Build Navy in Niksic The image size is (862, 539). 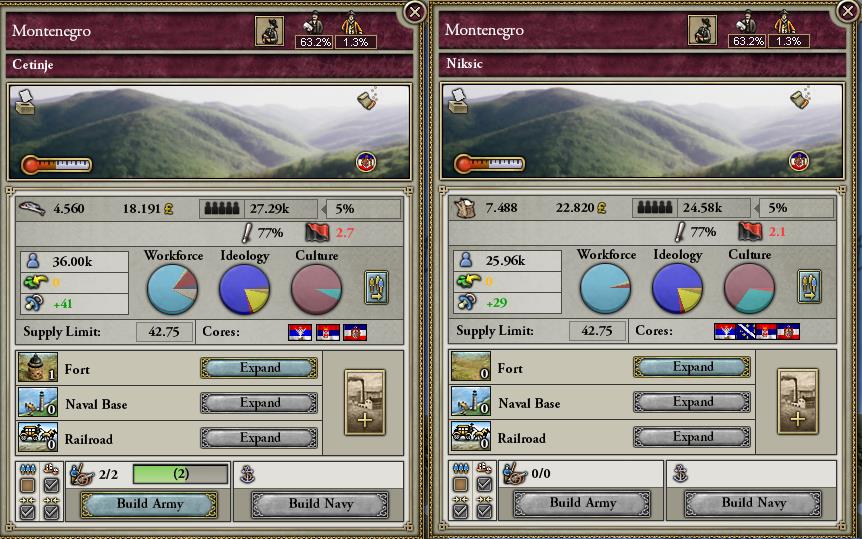click(753, 503)
